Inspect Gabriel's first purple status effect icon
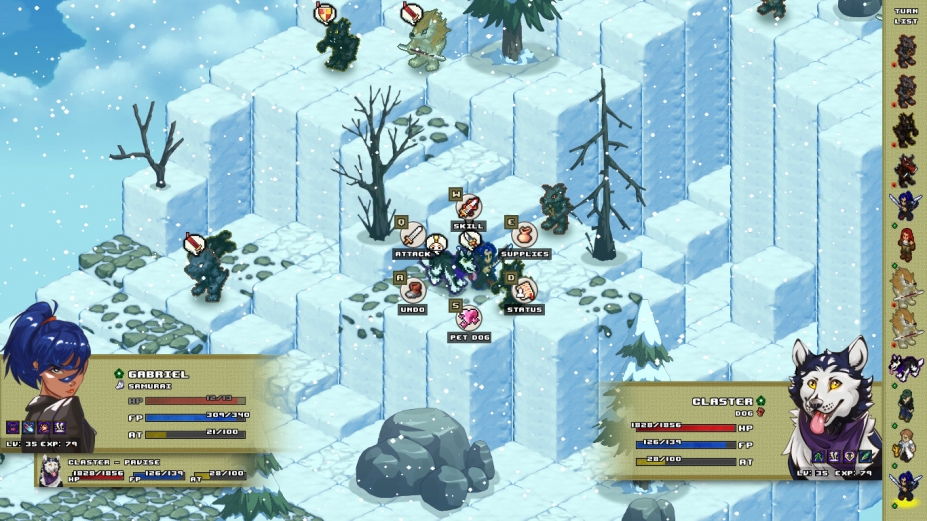 pos(13,427)
